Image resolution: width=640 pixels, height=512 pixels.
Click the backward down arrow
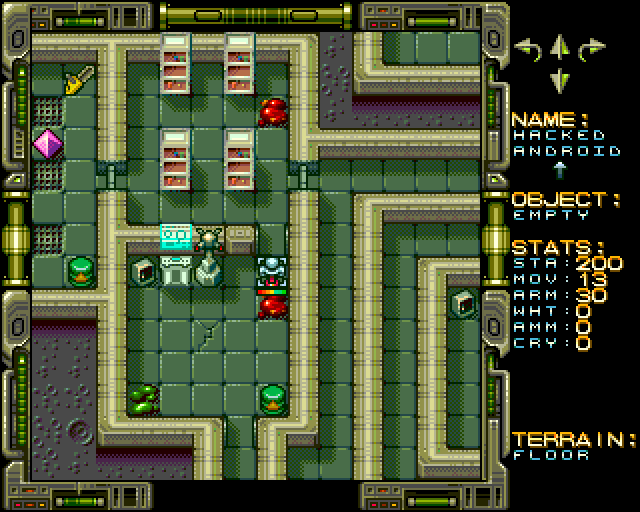tap(560, 78)
